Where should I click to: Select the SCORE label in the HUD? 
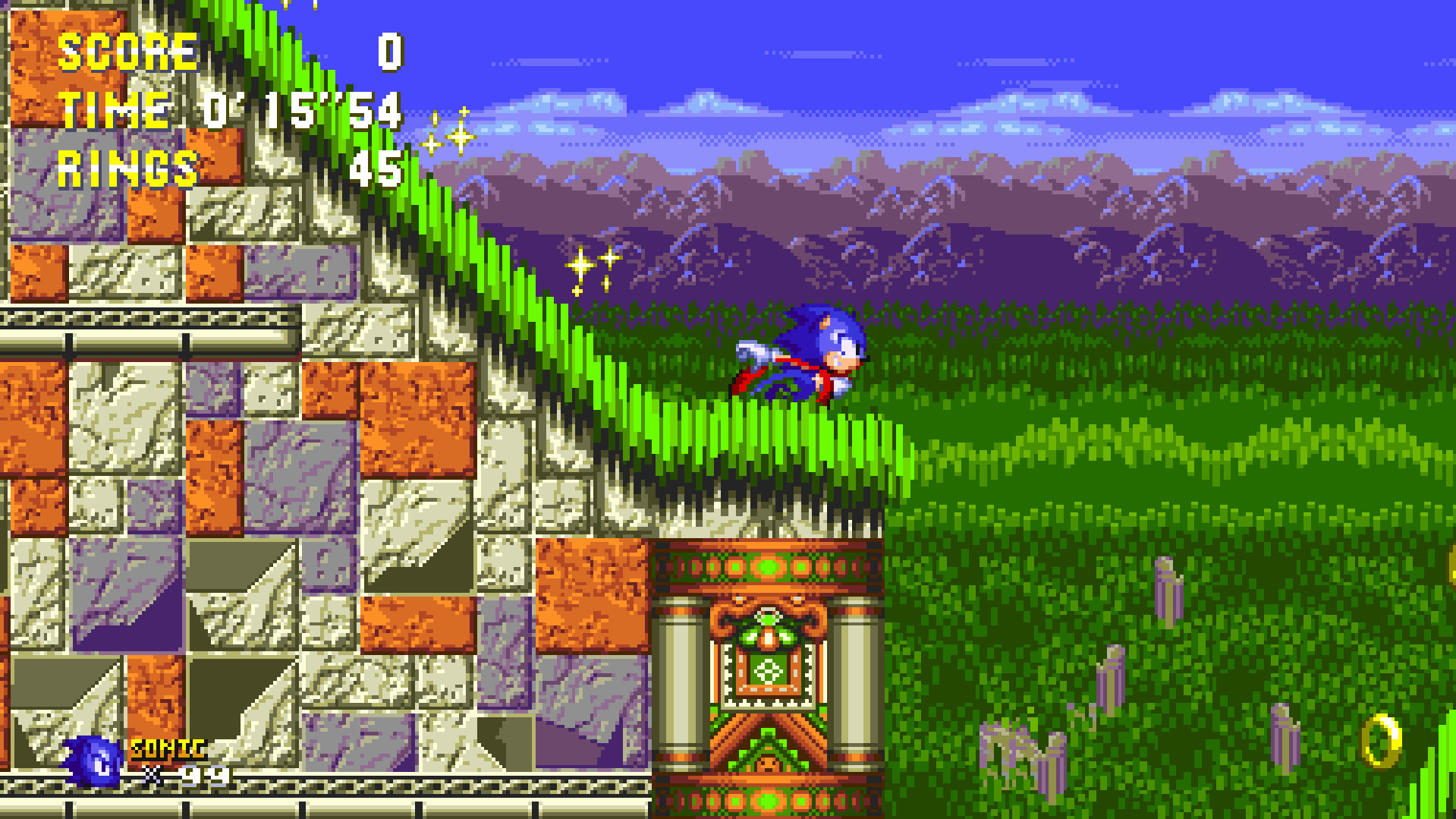[127, 52]
